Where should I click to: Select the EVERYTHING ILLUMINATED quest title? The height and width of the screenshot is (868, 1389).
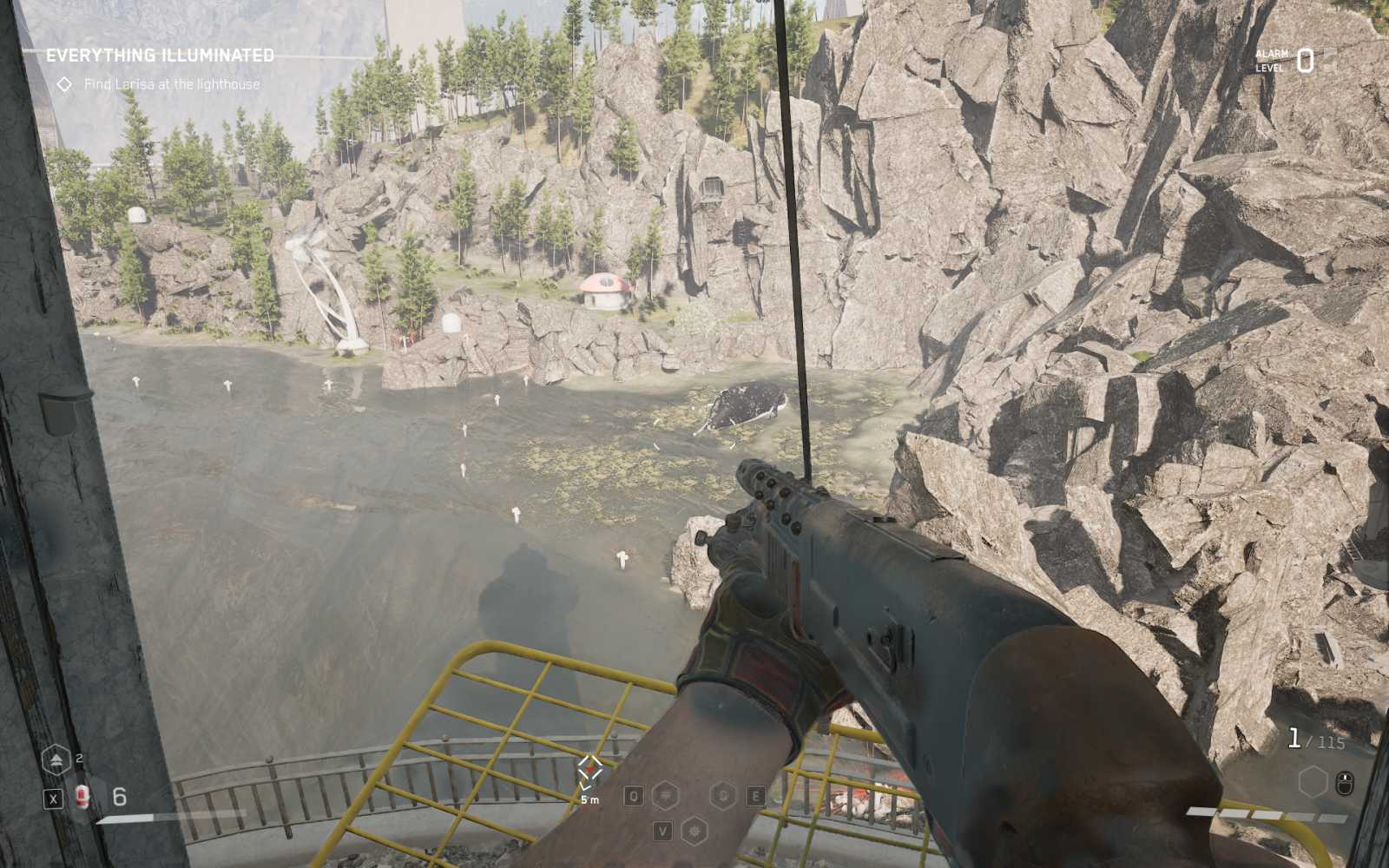[161, 54]
